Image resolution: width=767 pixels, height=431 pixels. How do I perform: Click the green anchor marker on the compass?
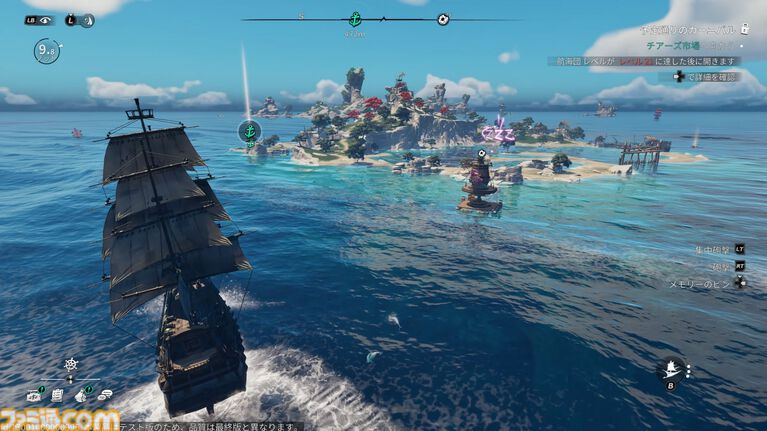(354, 19)
